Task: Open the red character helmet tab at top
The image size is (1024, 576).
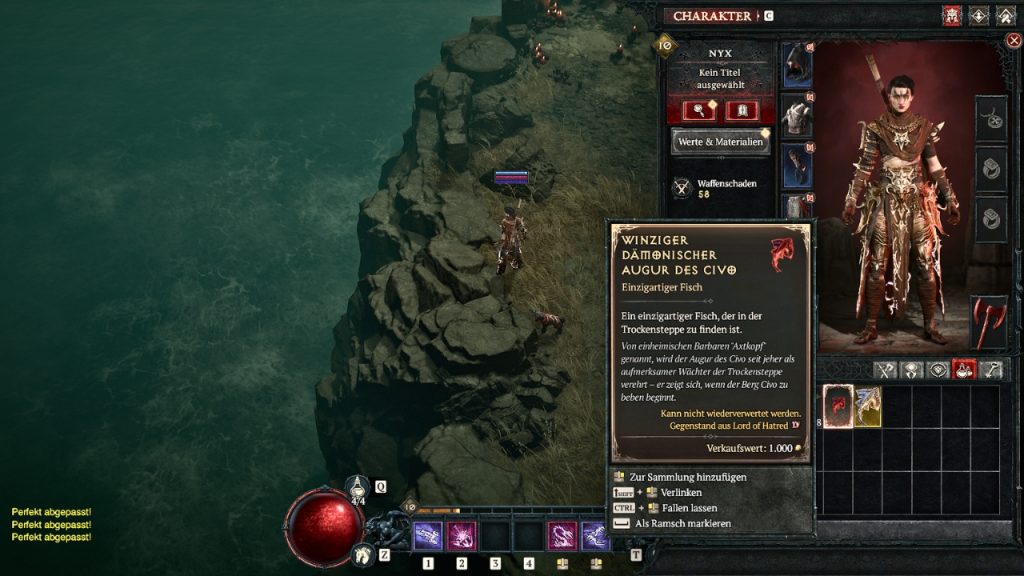Action: click(951, 16)
